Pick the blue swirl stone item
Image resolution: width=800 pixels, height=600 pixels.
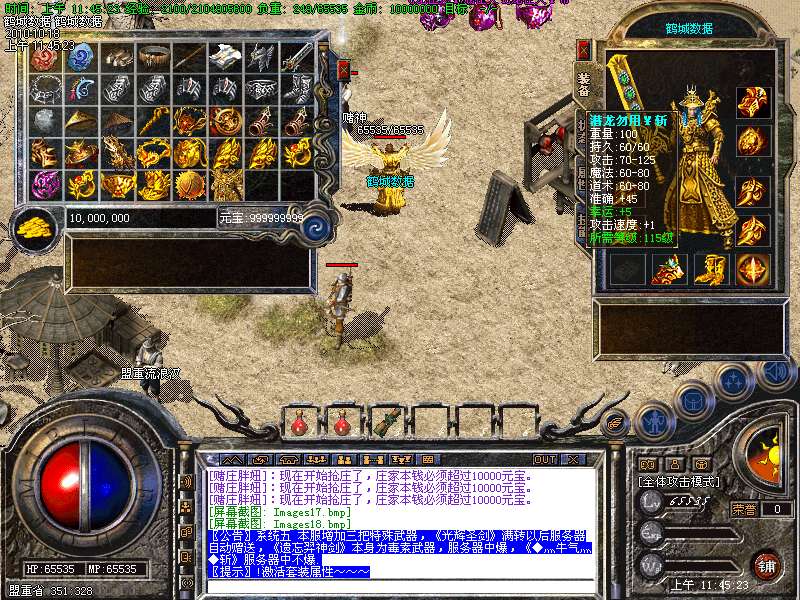(82, 57)
